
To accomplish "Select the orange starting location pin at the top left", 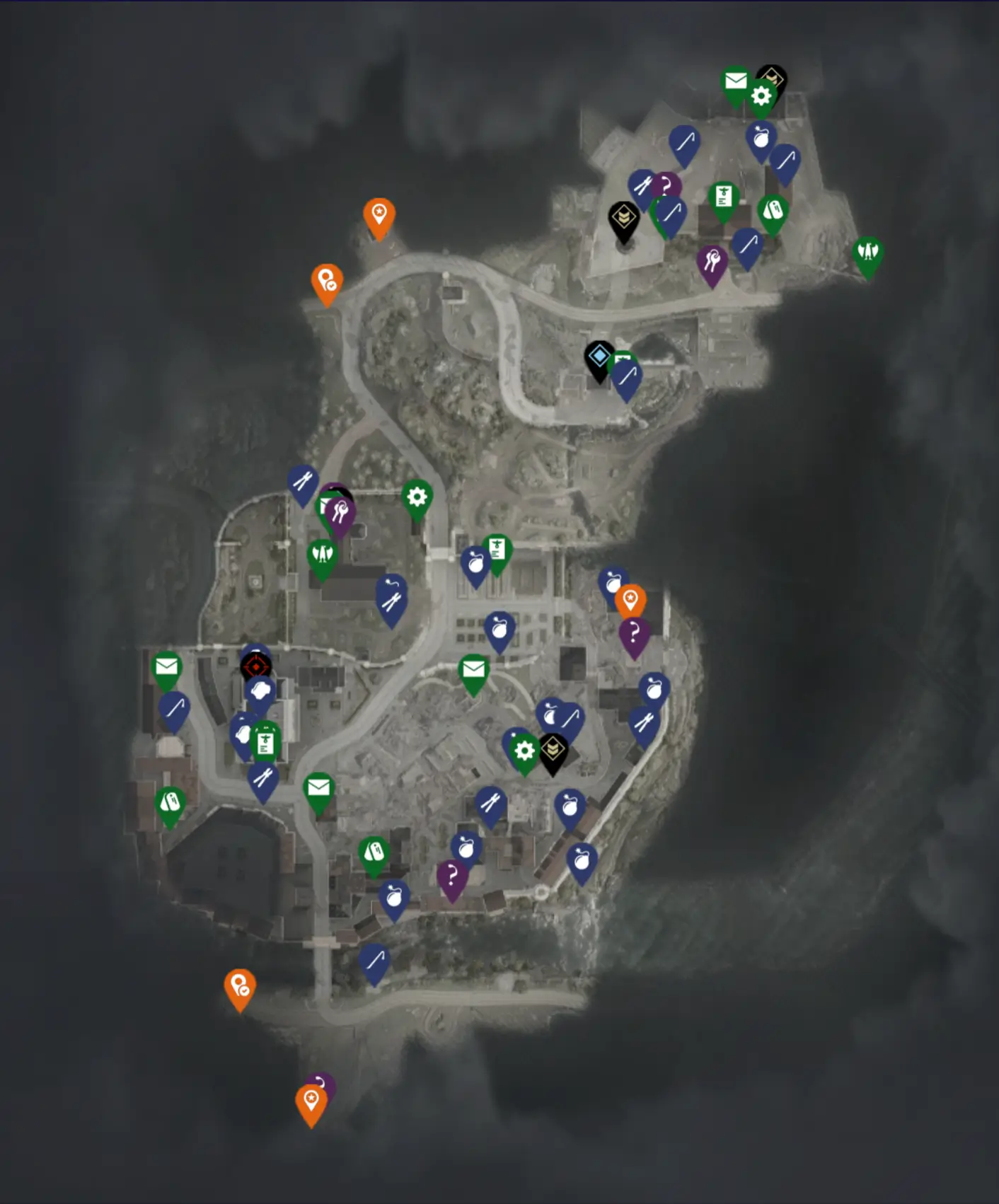I will [380, 212].
